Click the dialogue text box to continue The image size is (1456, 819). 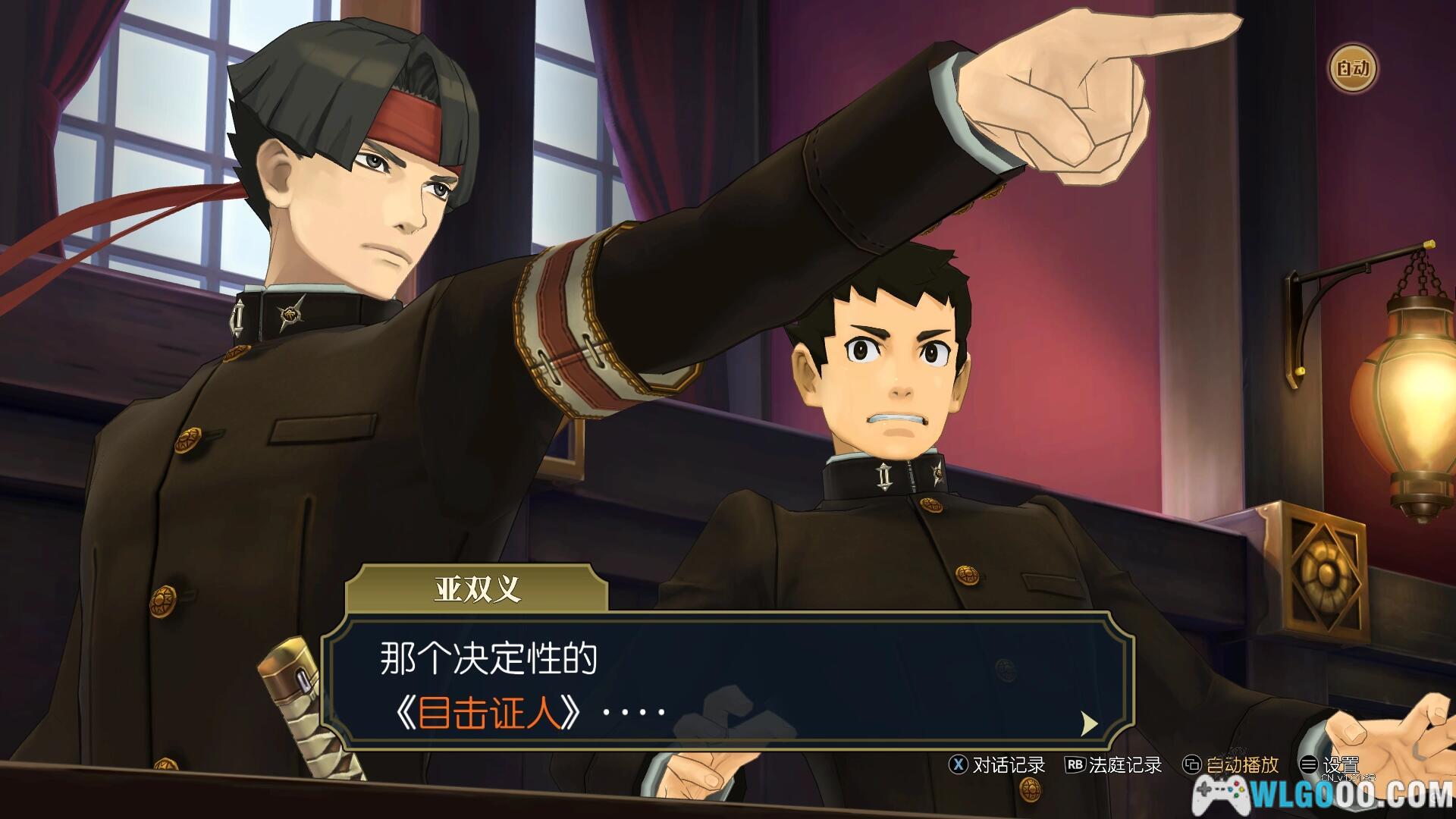[728, 681]
